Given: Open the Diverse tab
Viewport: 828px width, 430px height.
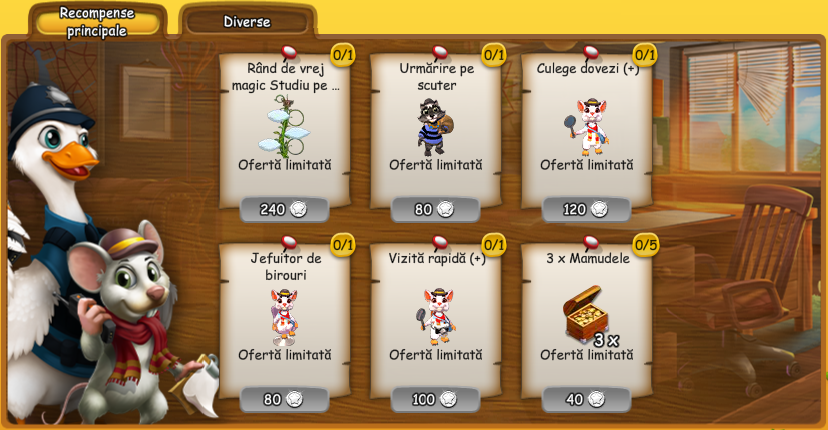Looking at the screenshot, I should (x=247, y=21).
